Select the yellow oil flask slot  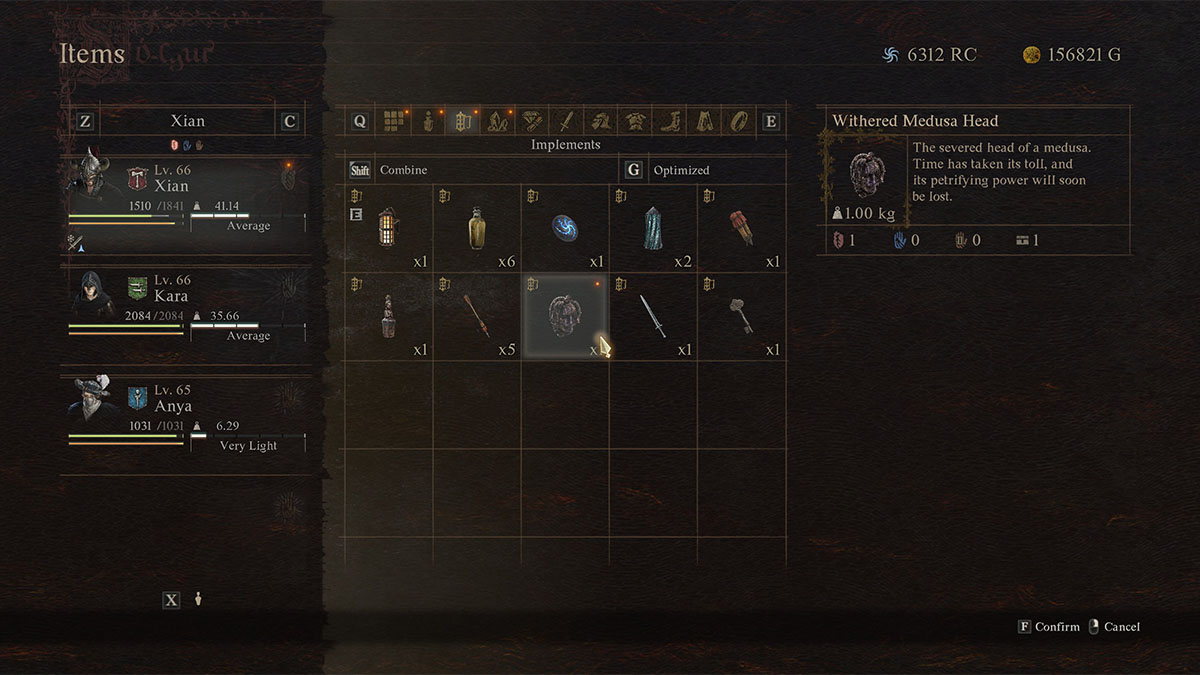tap(477, 229)
